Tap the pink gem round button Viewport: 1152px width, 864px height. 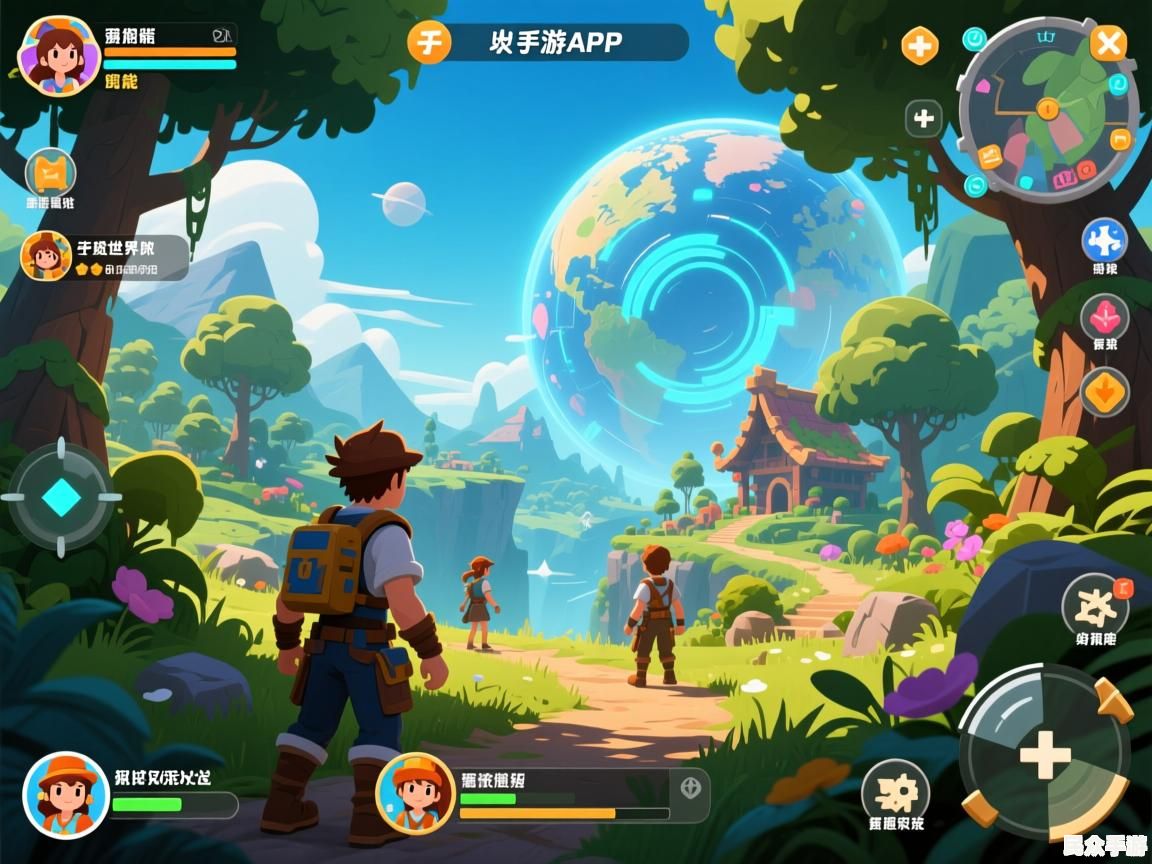pyautogui.click(x=1104, y=318)
